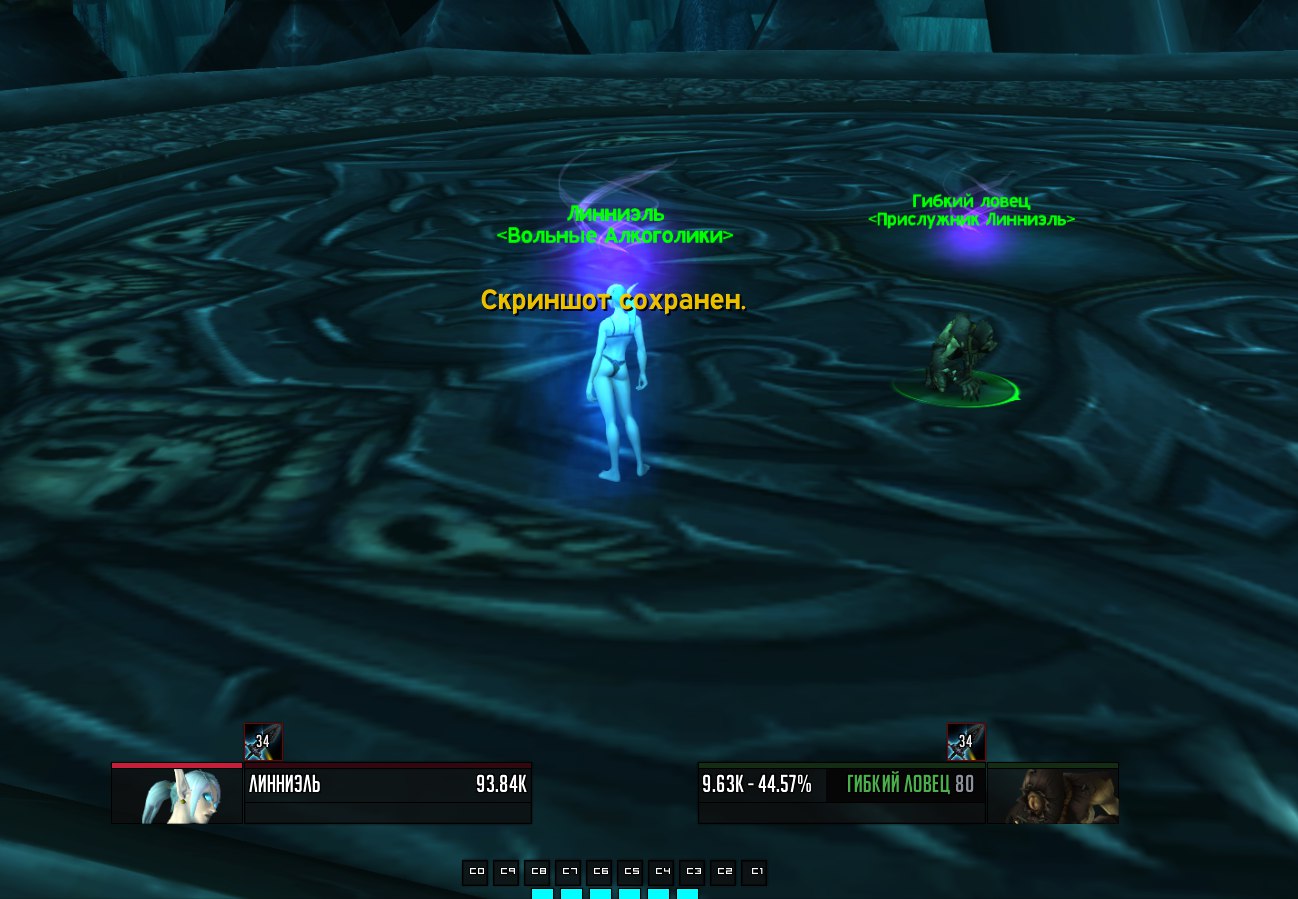Image resolution: width=1298 pixels, height=899 pixels.
Task: Trigger the C1 action bar slot
Action: (x=755, y=872)
